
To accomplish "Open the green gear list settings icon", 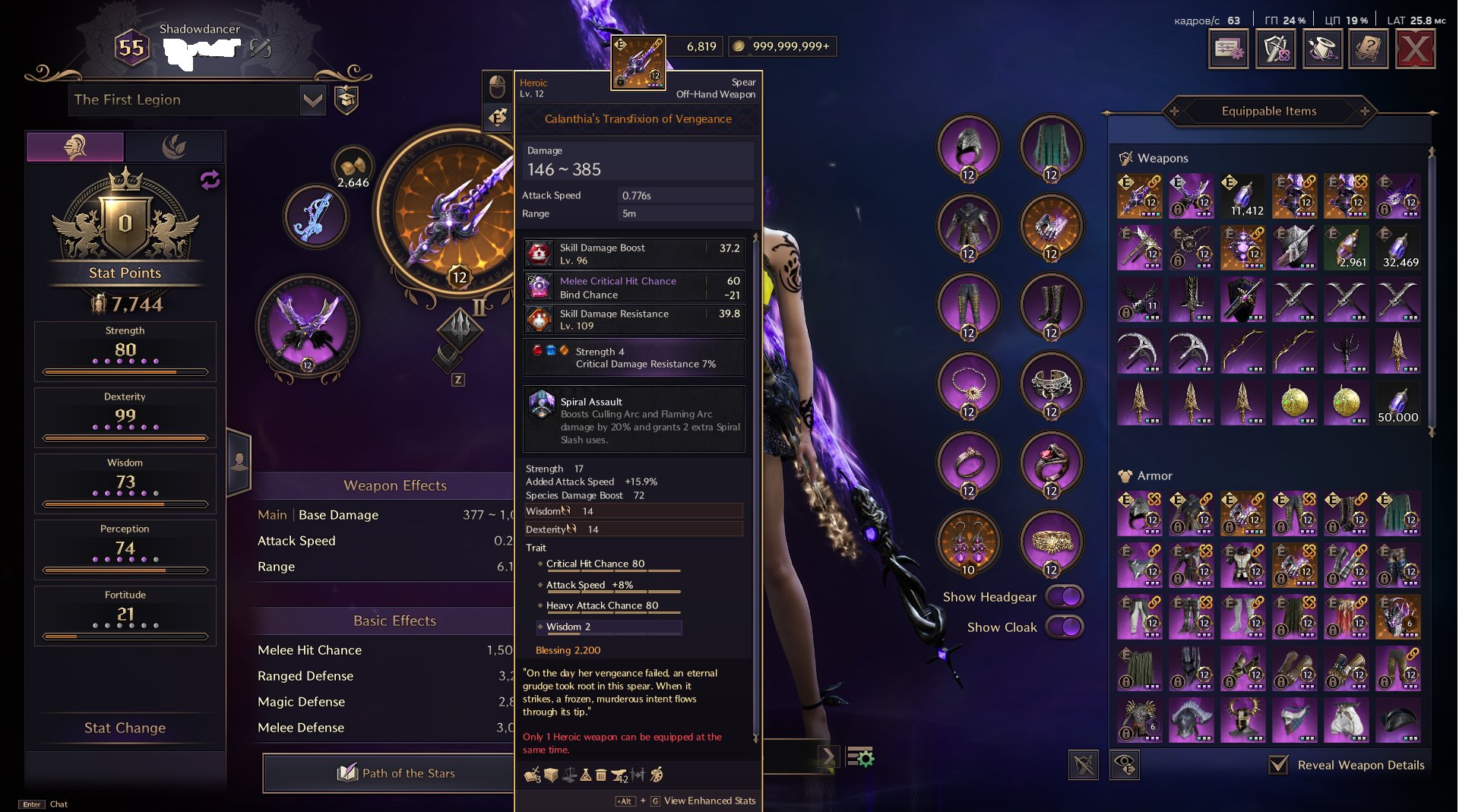I will [x=860, y=757].
